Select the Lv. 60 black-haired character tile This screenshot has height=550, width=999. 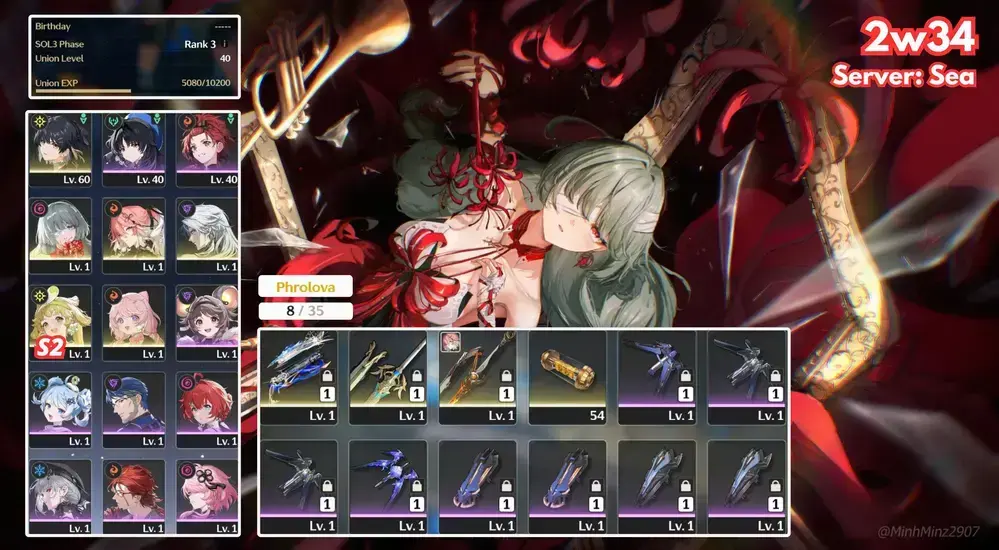(63, 150)
